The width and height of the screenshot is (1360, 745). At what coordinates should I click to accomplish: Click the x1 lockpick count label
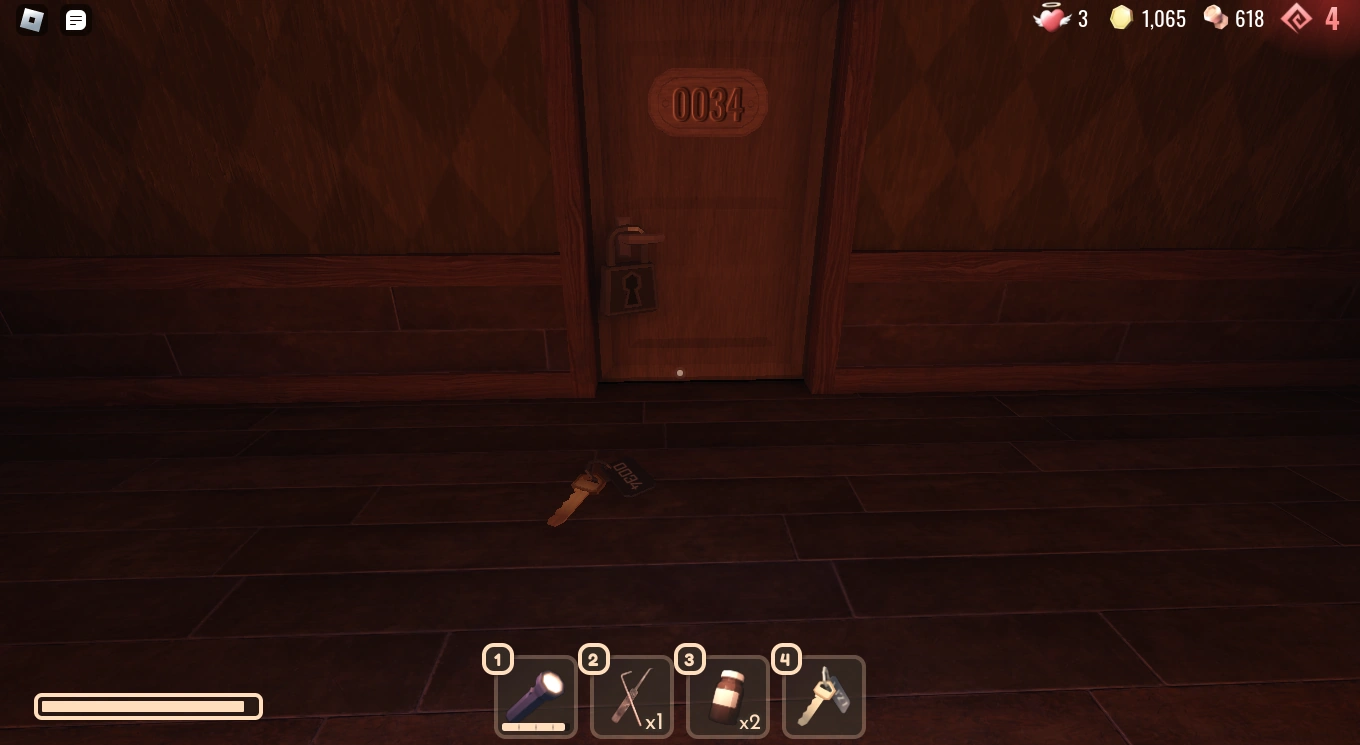pos(653,723)
